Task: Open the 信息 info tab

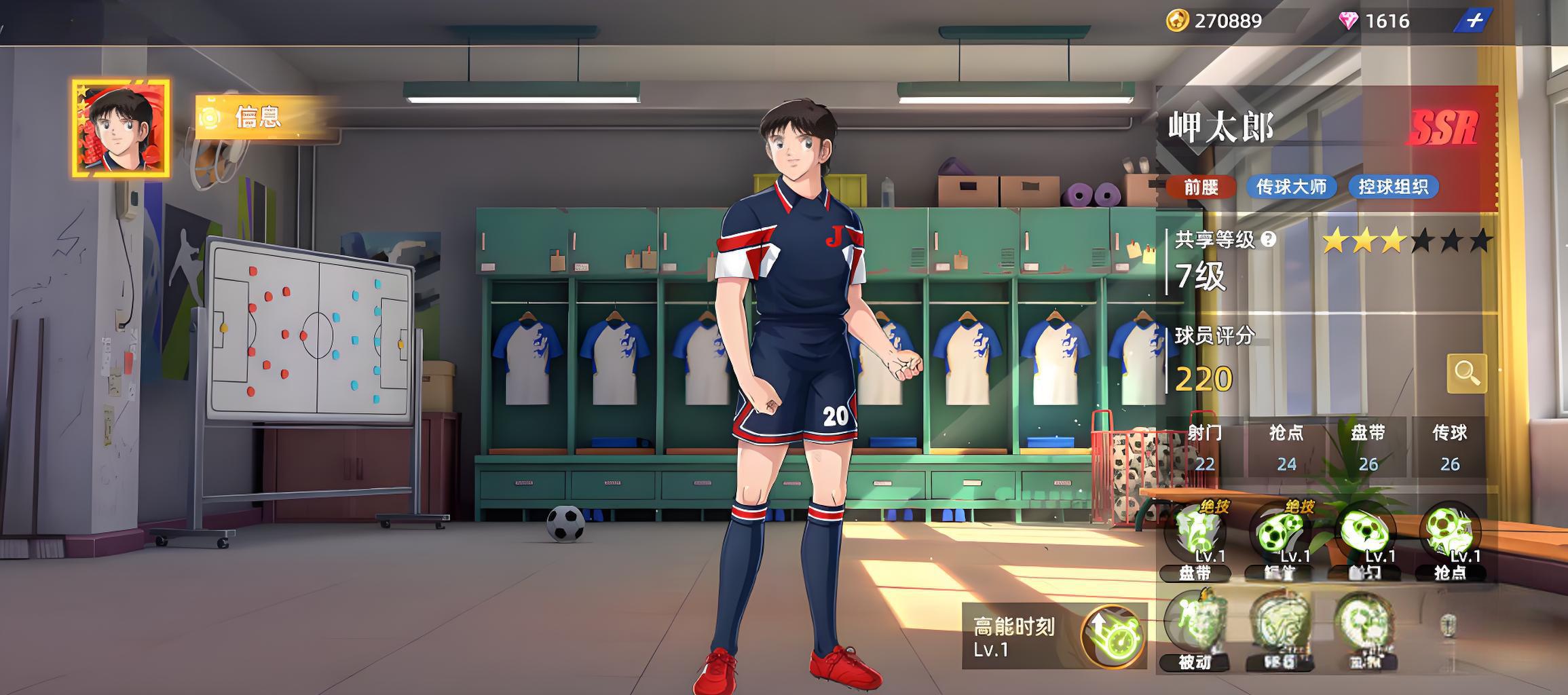Action: point(258,117)
